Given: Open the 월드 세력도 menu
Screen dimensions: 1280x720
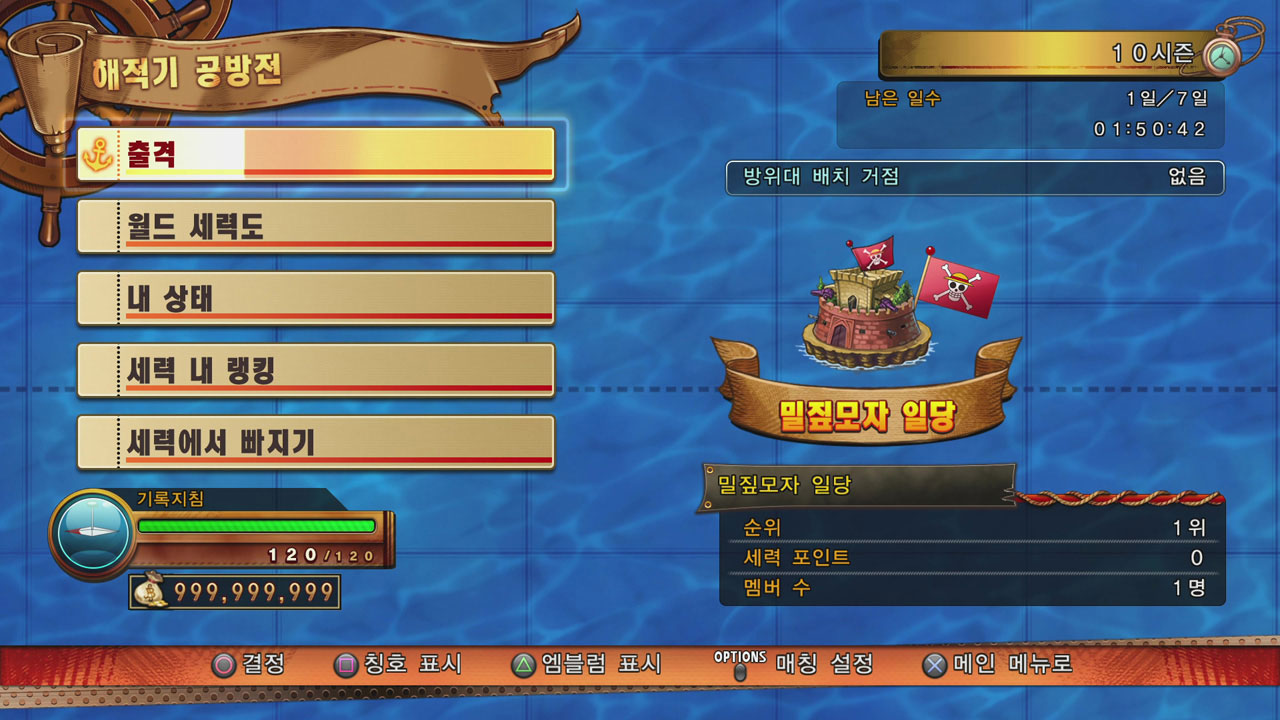Looking at the screenshot, I should (316, 226).
